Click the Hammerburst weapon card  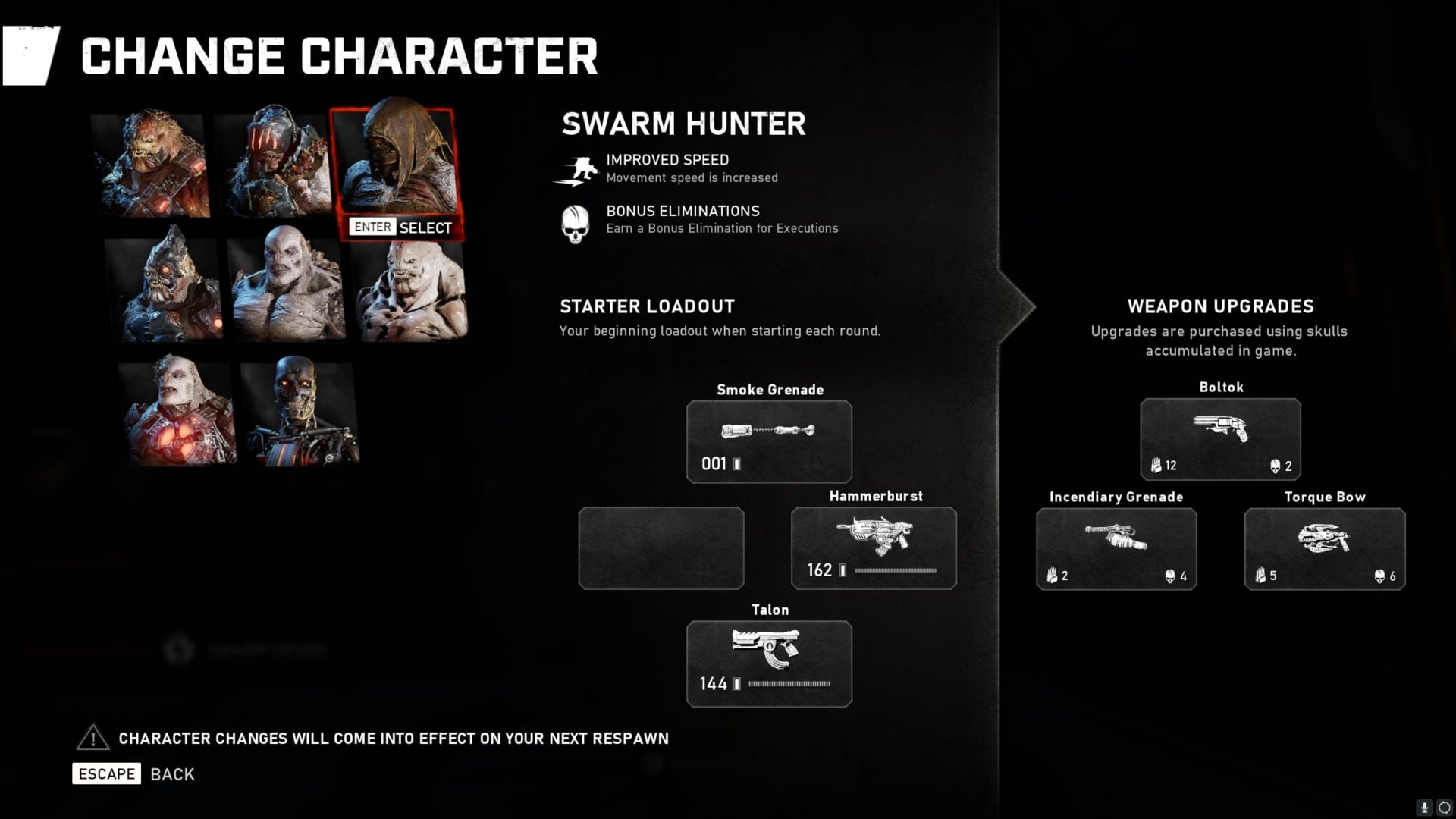pos(874,548)
